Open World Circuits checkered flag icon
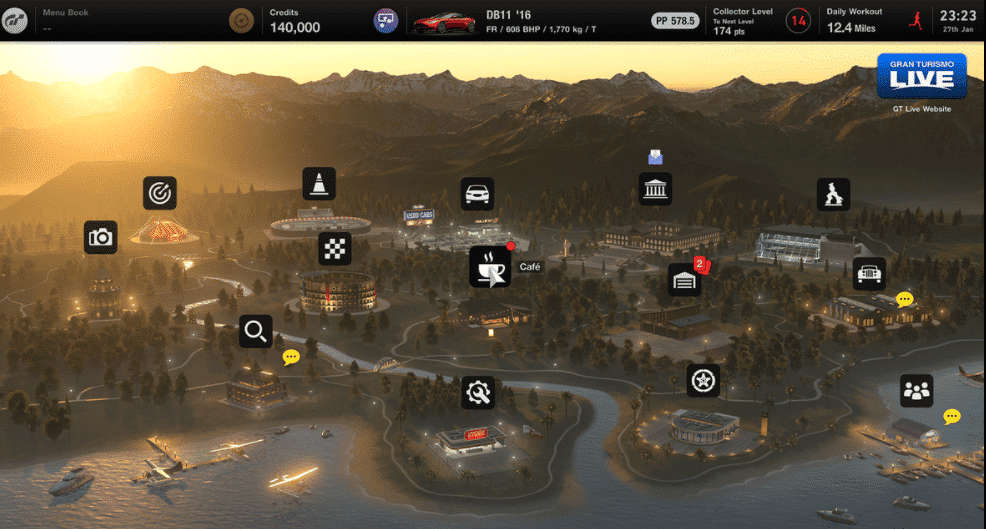 [335, 249]
